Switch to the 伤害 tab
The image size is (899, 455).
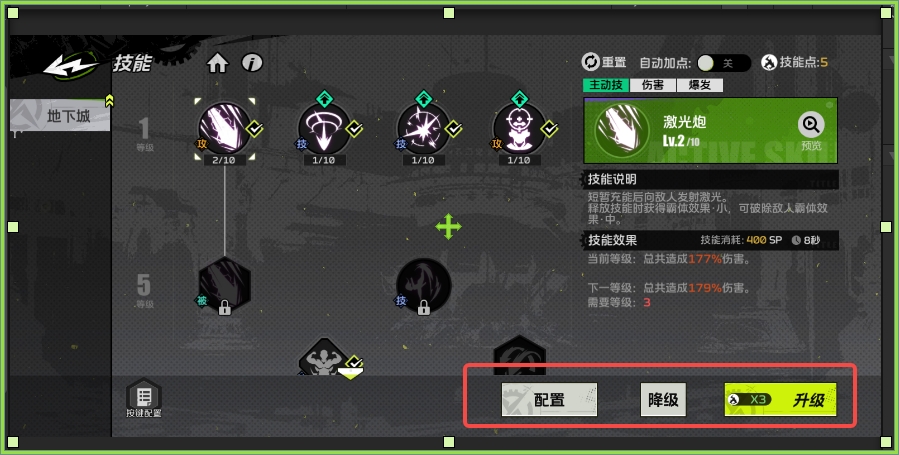[653, 85]
